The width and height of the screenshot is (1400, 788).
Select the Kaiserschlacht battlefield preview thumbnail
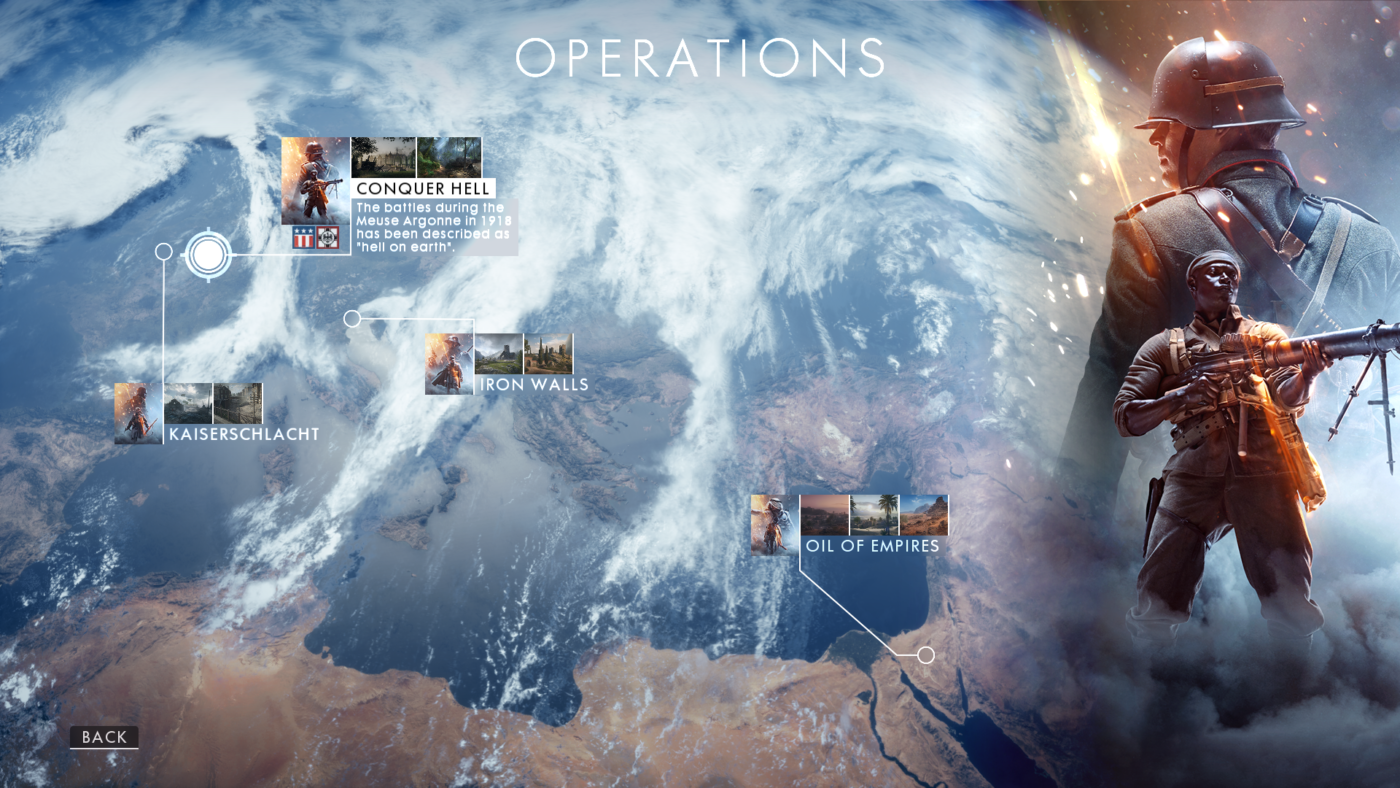coord(188,405)
